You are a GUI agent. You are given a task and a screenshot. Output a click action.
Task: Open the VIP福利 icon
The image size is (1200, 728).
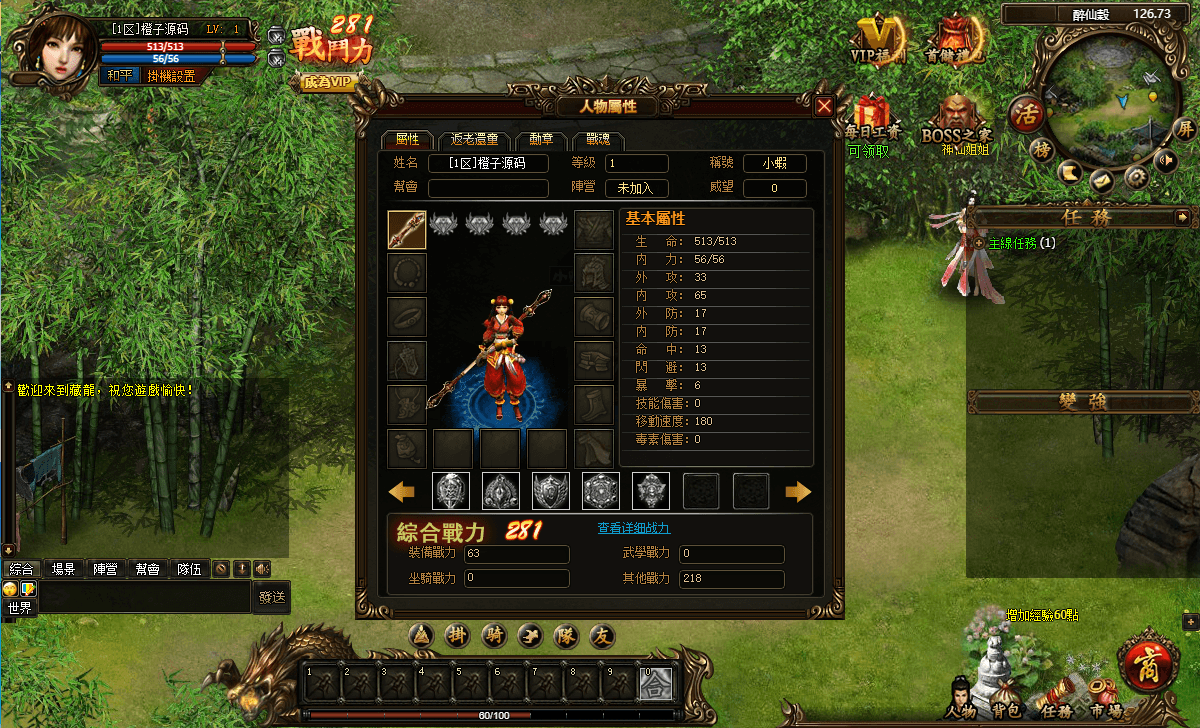click(x=877, y=38)
